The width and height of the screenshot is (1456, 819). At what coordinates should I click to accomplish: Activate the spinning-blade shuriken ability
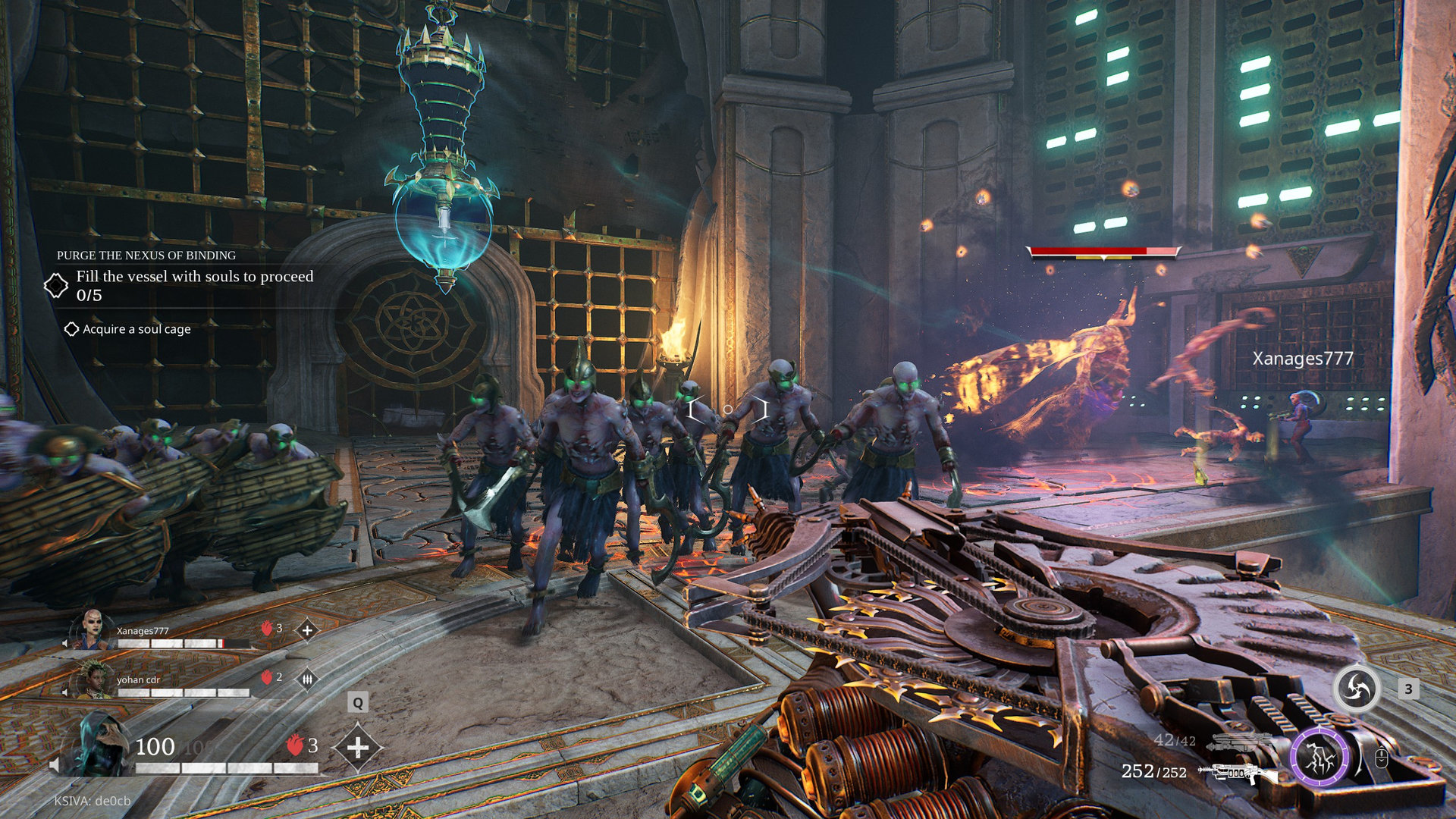pyautogui.click(x=1357, y=689)
